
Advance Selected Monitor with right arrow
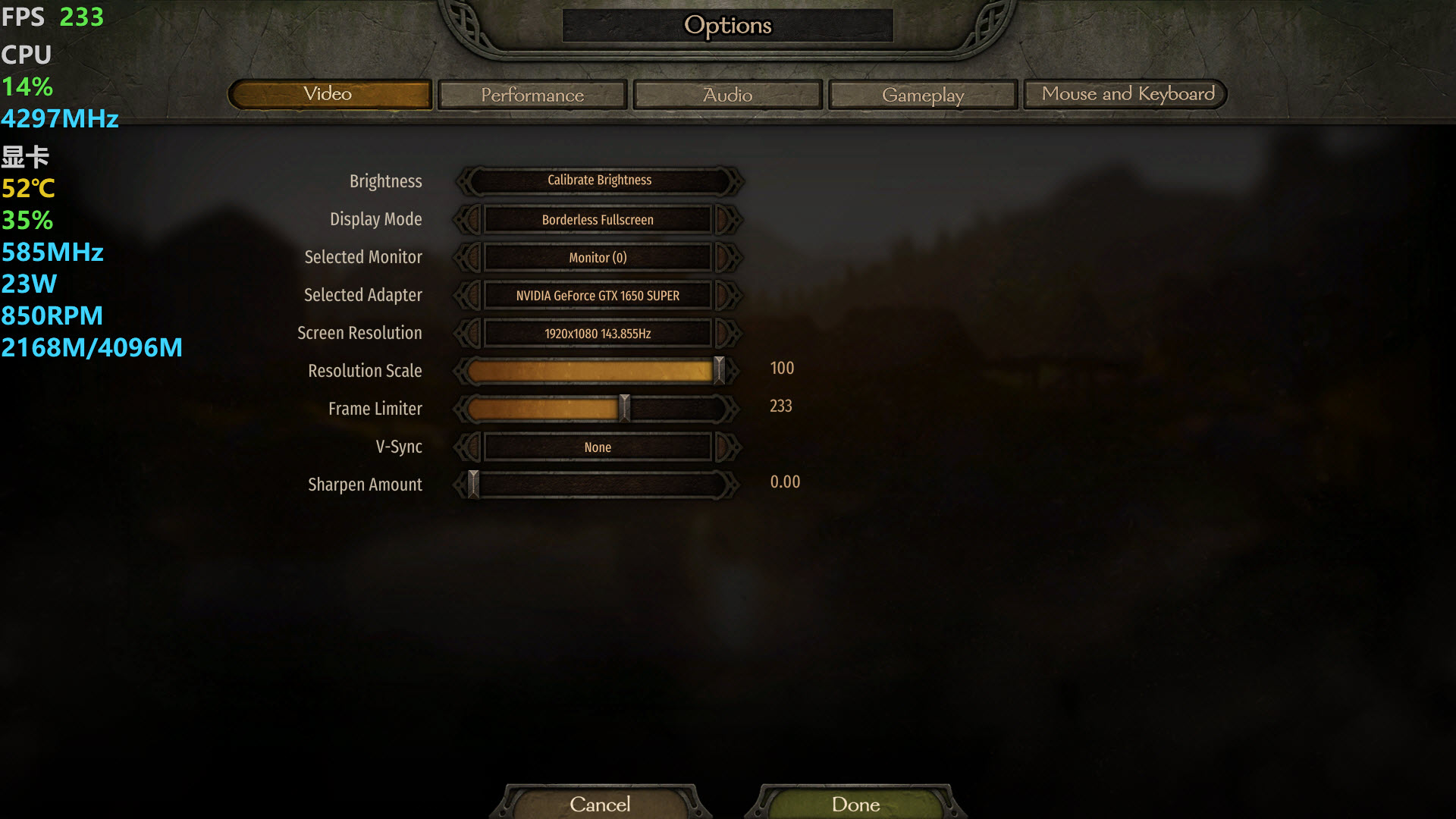726,258
